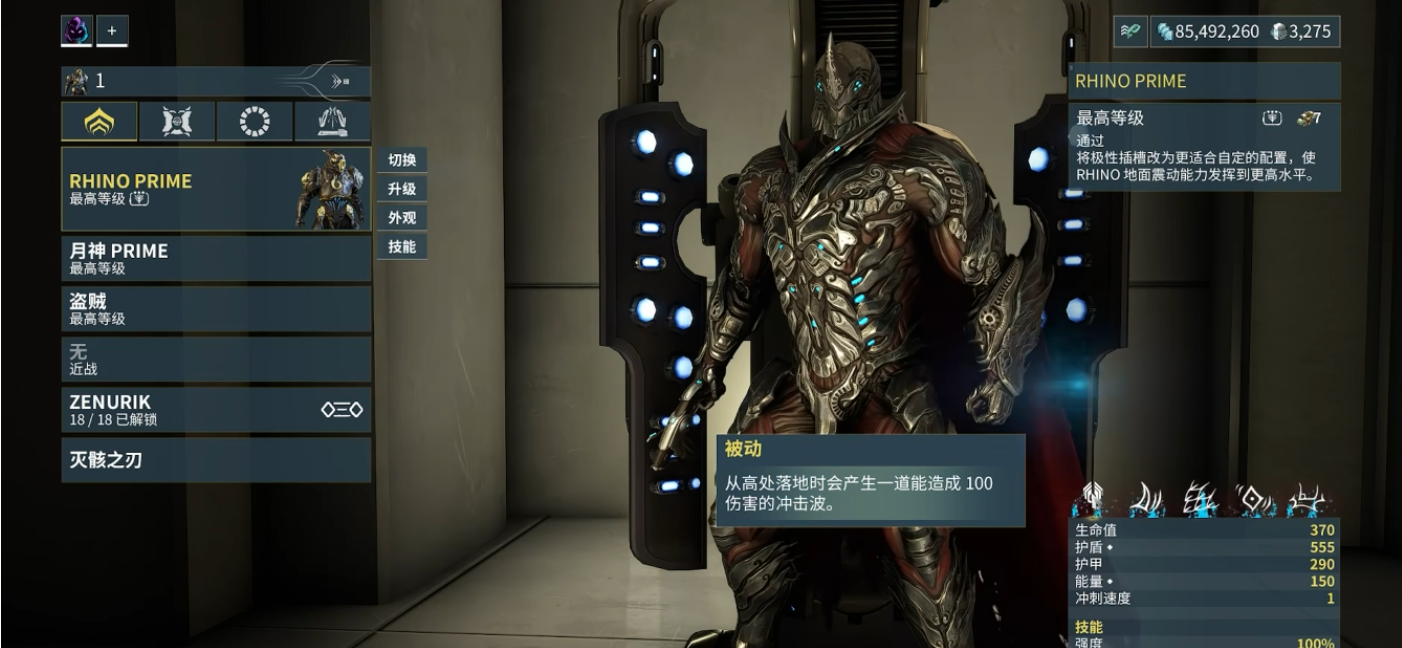This screenshot has width=1402, height=648.
Task: Select the passive ability lotus icon
Action: tap(1092, 499)
